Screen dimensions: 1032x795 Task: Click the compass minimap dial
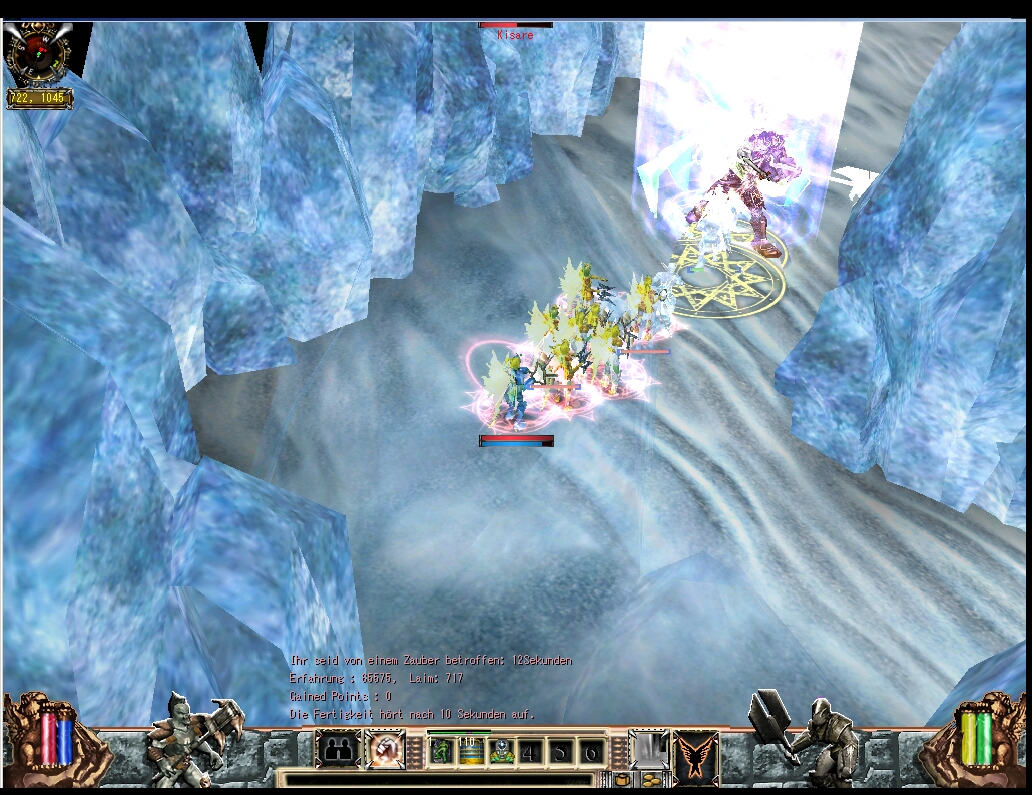coord(38,54)
